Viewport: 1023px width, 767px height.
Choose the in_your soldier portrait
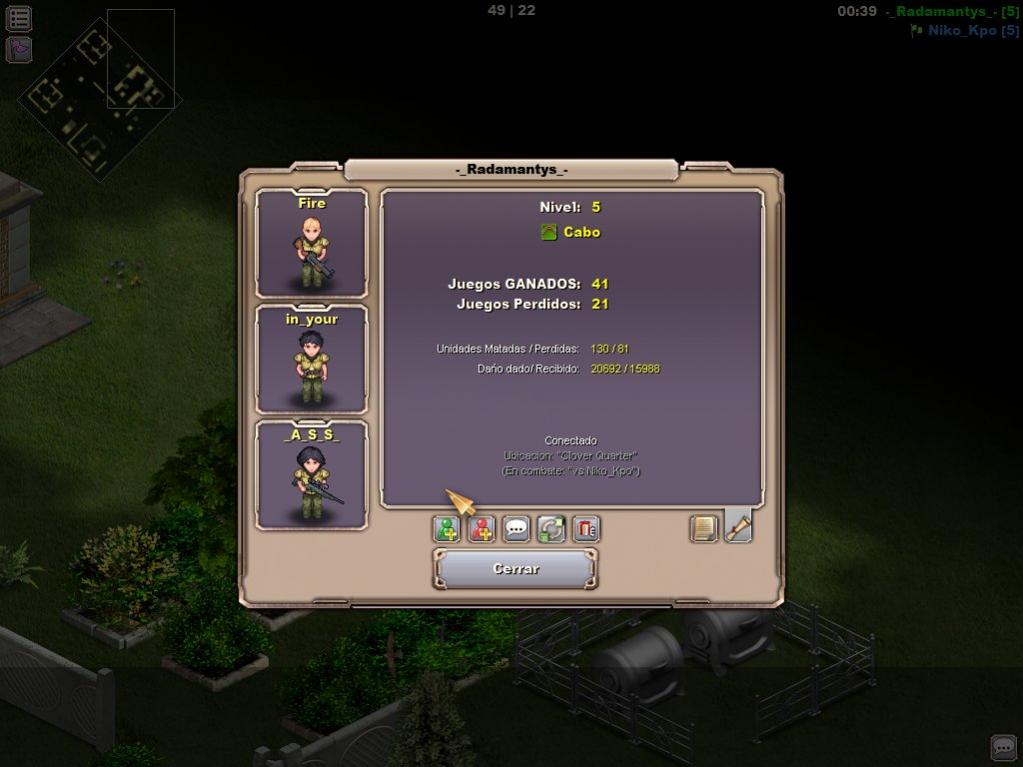pyautogui.click(x=312, y=359)
